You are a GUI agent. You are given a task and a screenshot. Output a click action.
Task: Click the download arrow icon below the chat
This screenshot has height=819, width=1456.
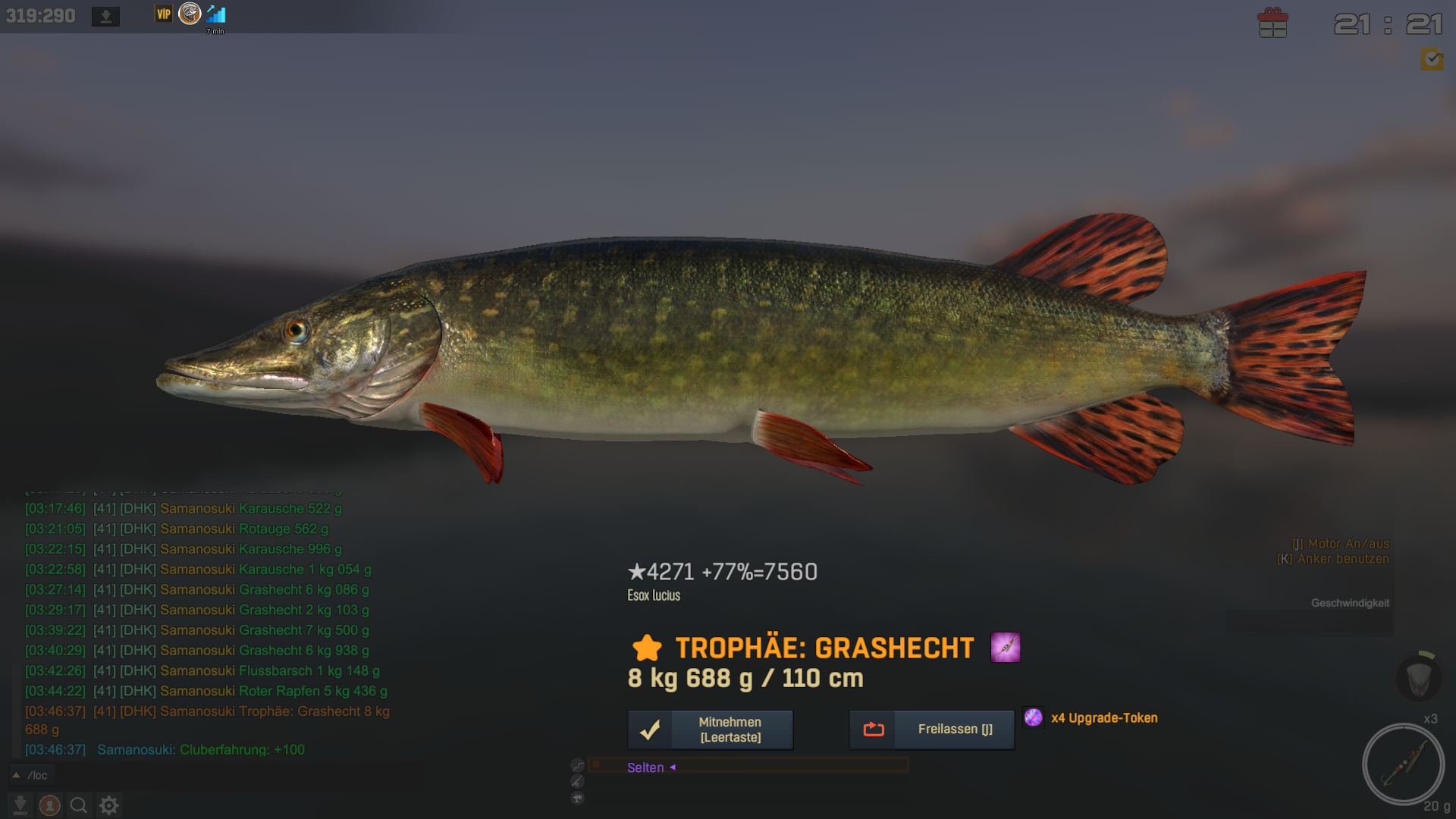20,805
